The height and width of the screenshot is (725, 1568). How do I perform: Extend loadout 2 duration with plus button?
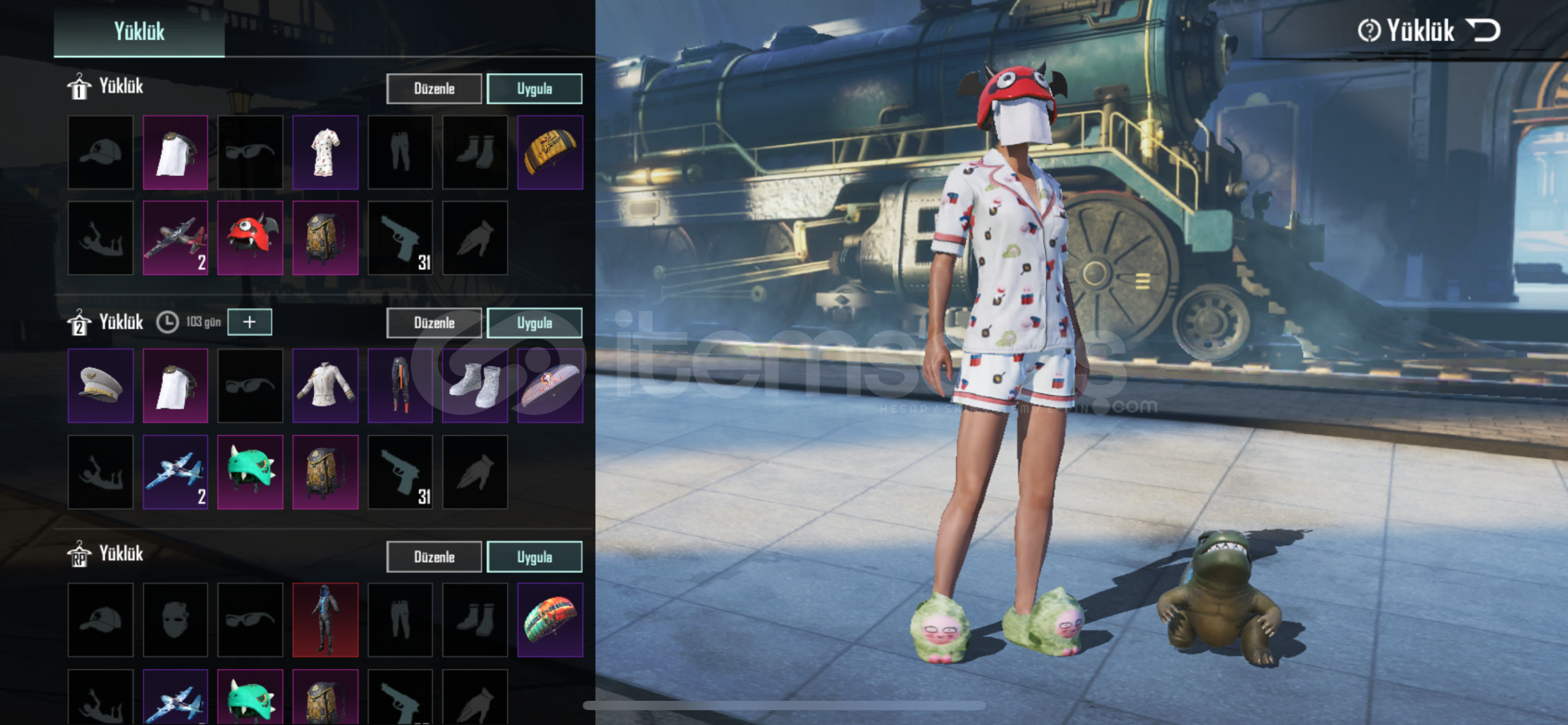(250, 322)
